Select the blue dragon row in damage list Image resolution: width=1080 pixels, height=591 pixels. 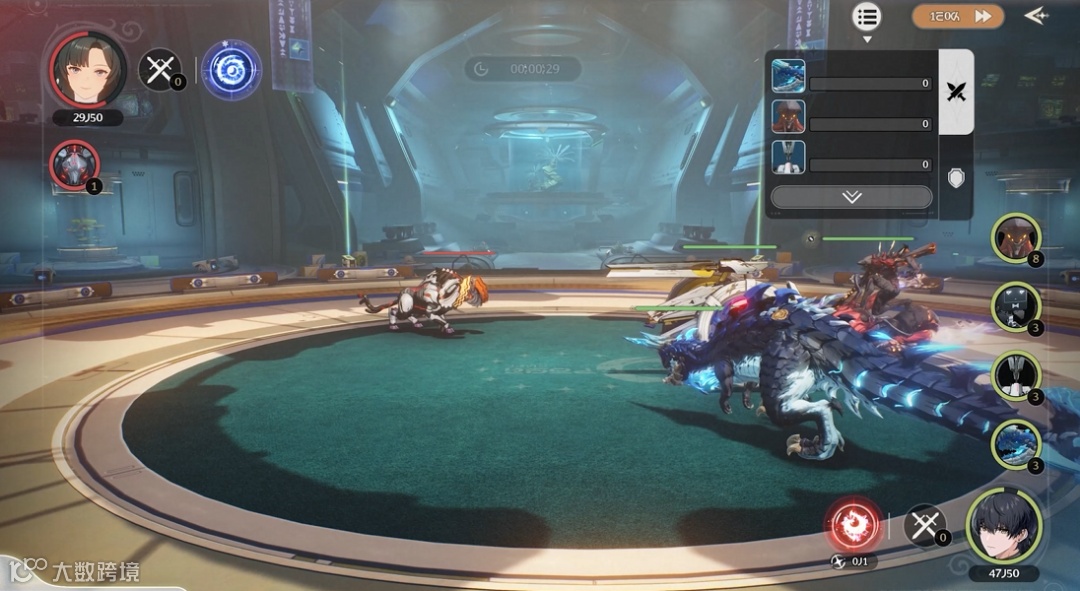pos(852,76)
